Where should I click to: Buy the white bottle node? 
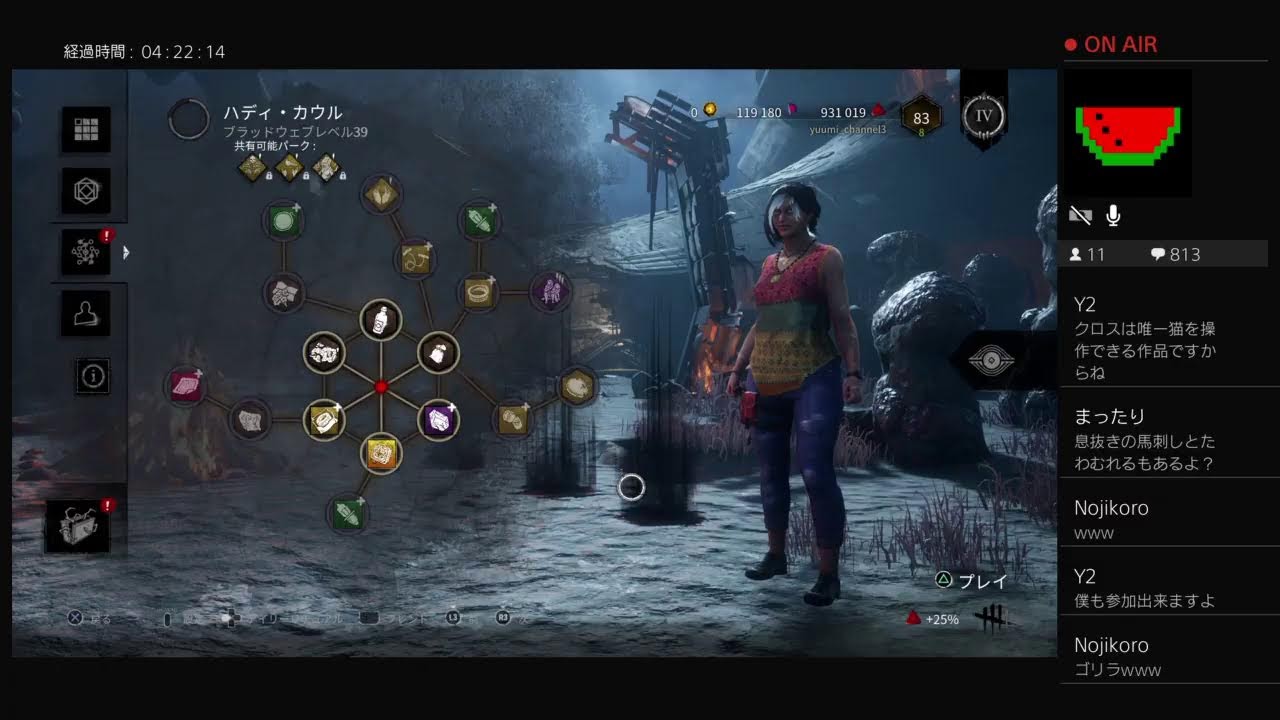380,320
